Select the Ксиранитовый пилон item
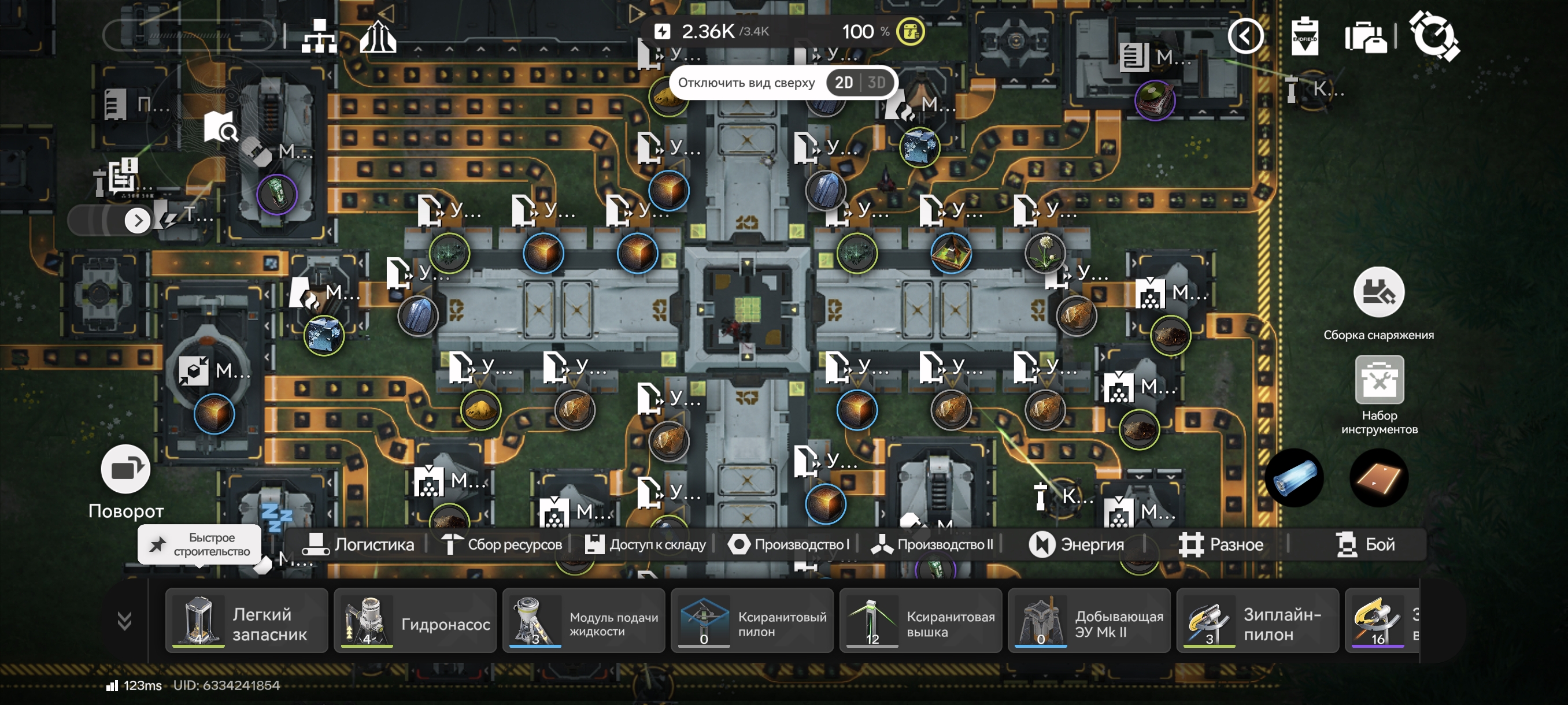Screen dimensions: 1568x705 point(752,622)
